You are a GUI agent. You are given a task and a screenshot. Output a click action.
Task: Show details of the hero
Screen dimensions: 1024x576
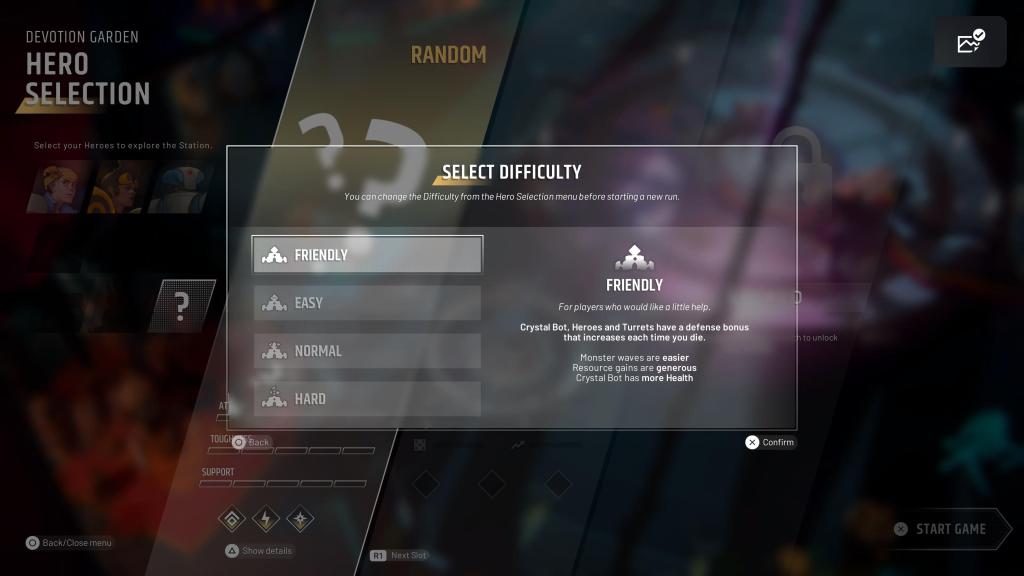[x=259, y=550]
